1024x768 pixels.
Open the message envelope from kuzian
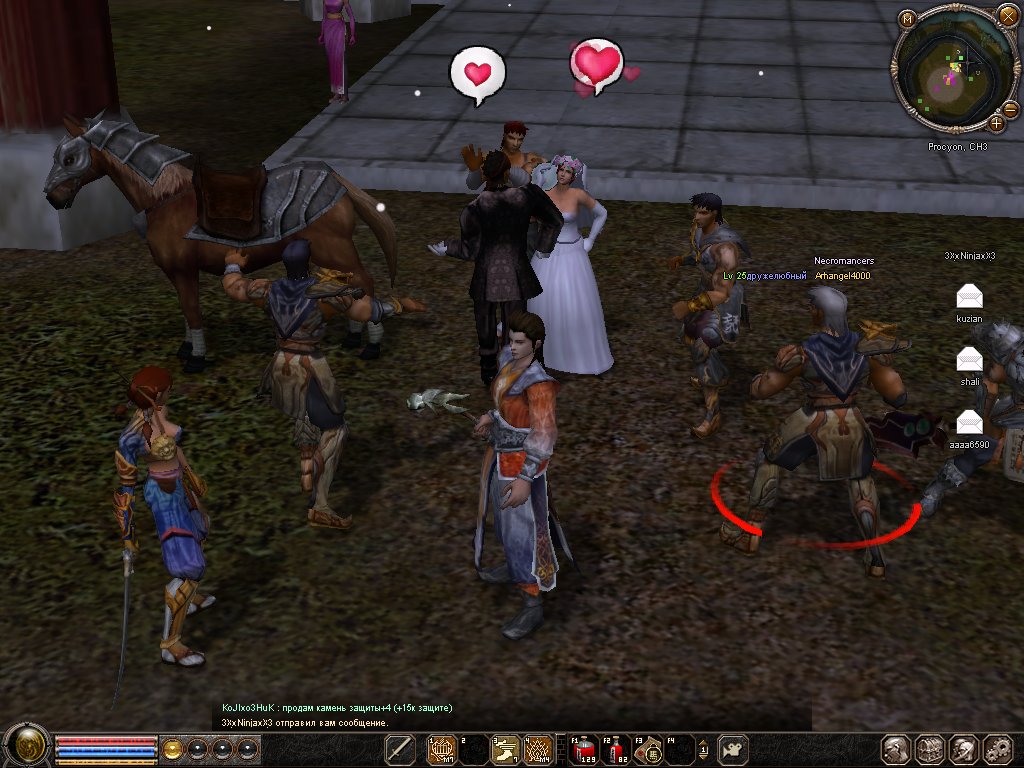[969, 295]
